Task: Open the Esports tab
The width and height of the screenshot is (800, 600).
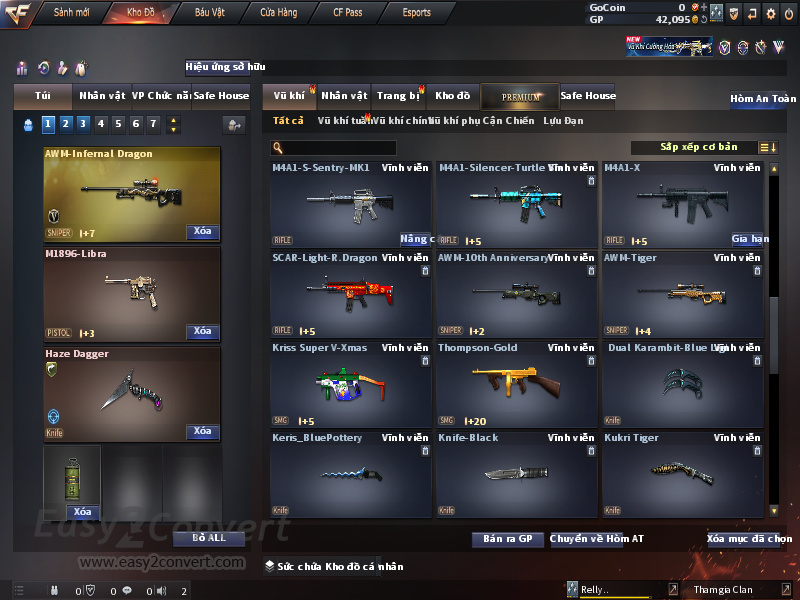Action: (416, 13)
